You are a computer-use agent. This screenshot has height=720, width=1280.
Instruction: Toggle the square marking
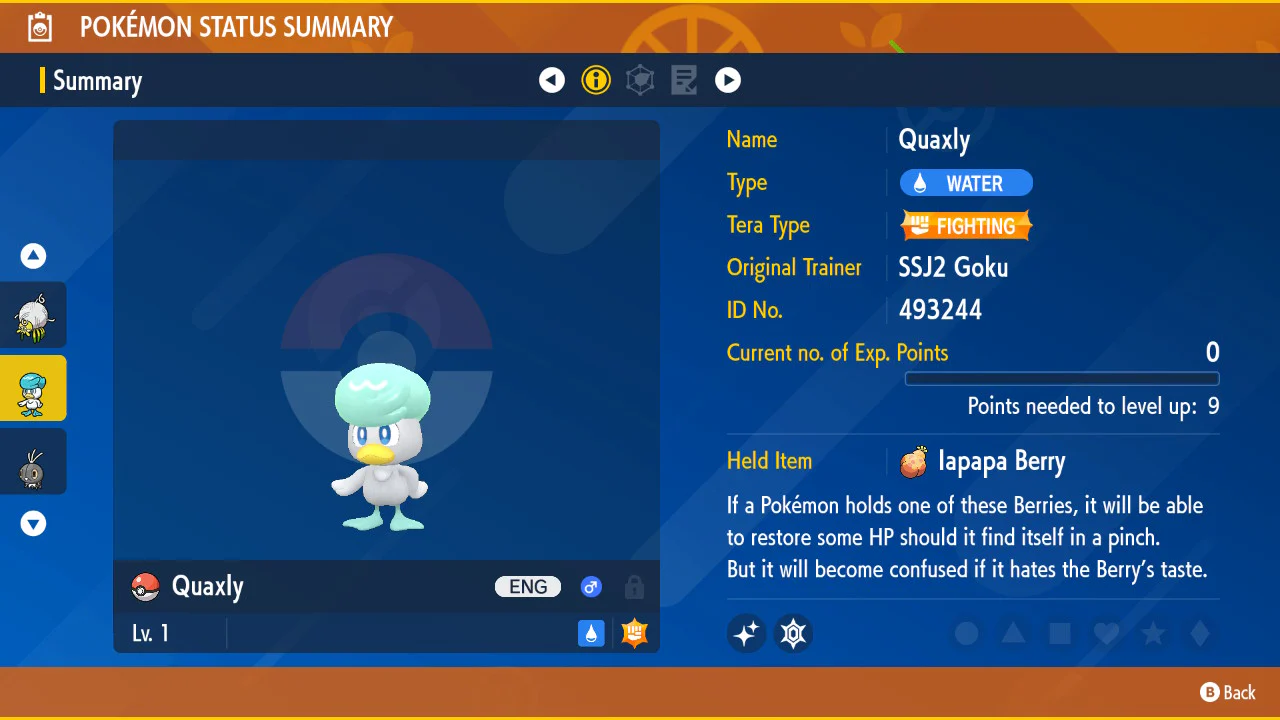pyautogui.click(x=1060, y=633)
